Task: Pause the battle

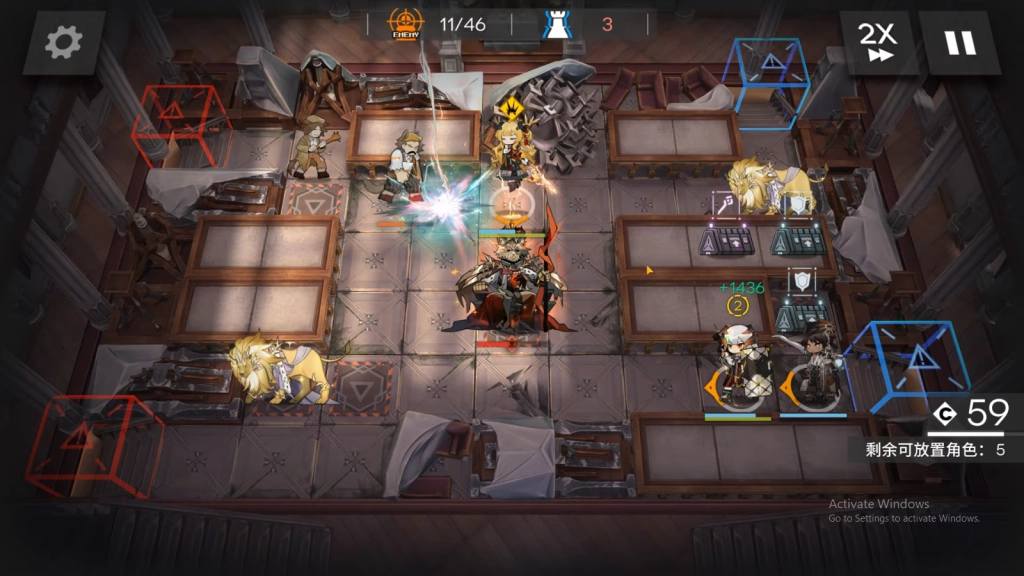Action: pos(959,42)
